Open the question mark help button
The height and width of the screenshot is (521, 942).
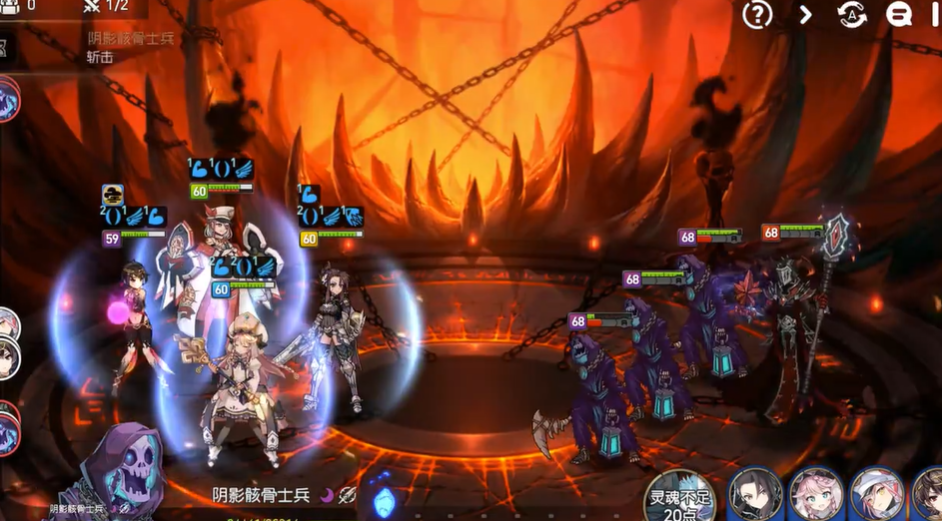point(757,14)
